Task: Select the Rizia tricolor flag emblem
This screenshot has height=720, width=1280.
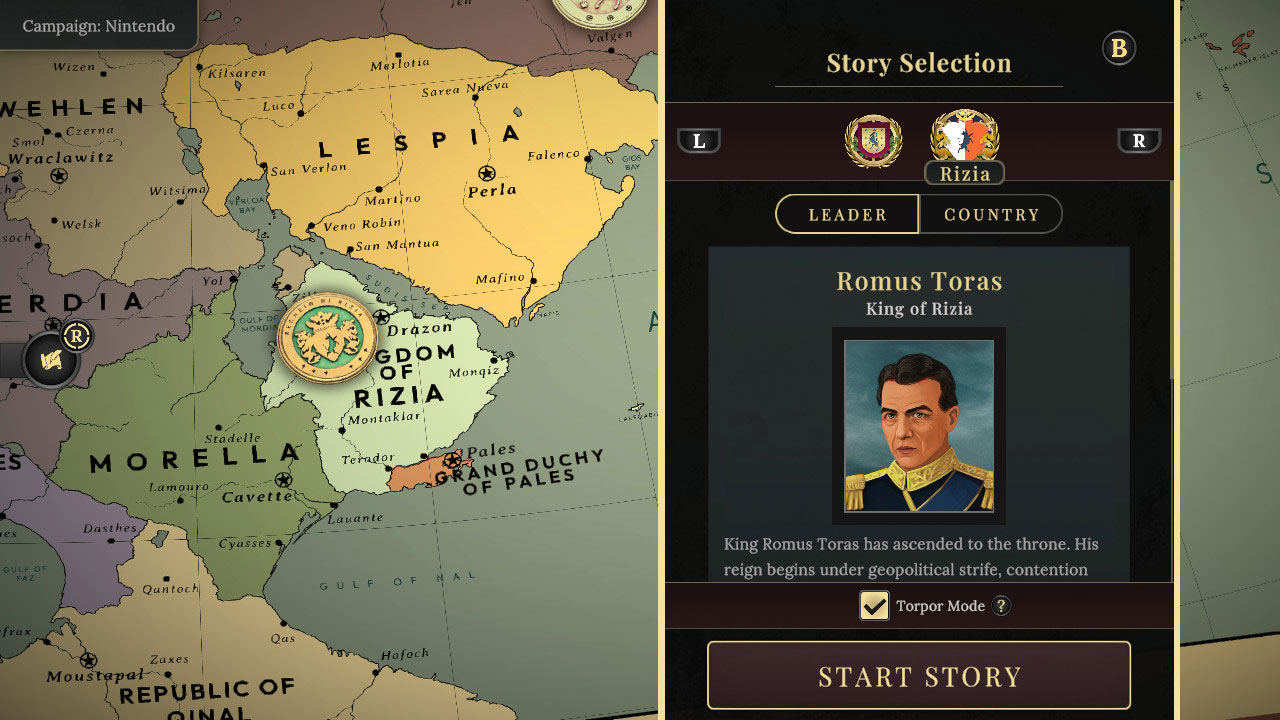Action: click(x=962, y=138)
